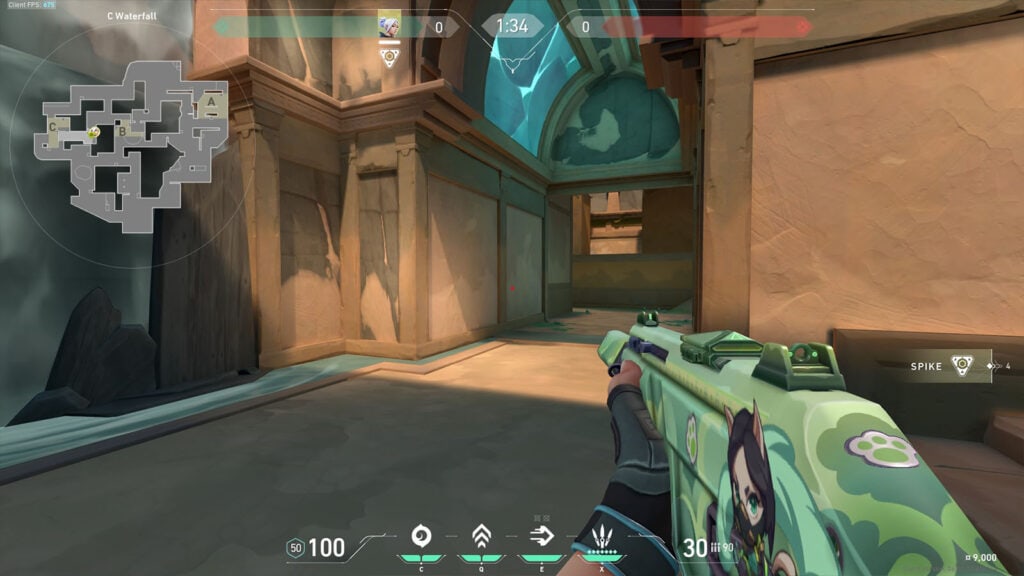
Task: Click the player position marker on the minimap
Action: point(93,132)
